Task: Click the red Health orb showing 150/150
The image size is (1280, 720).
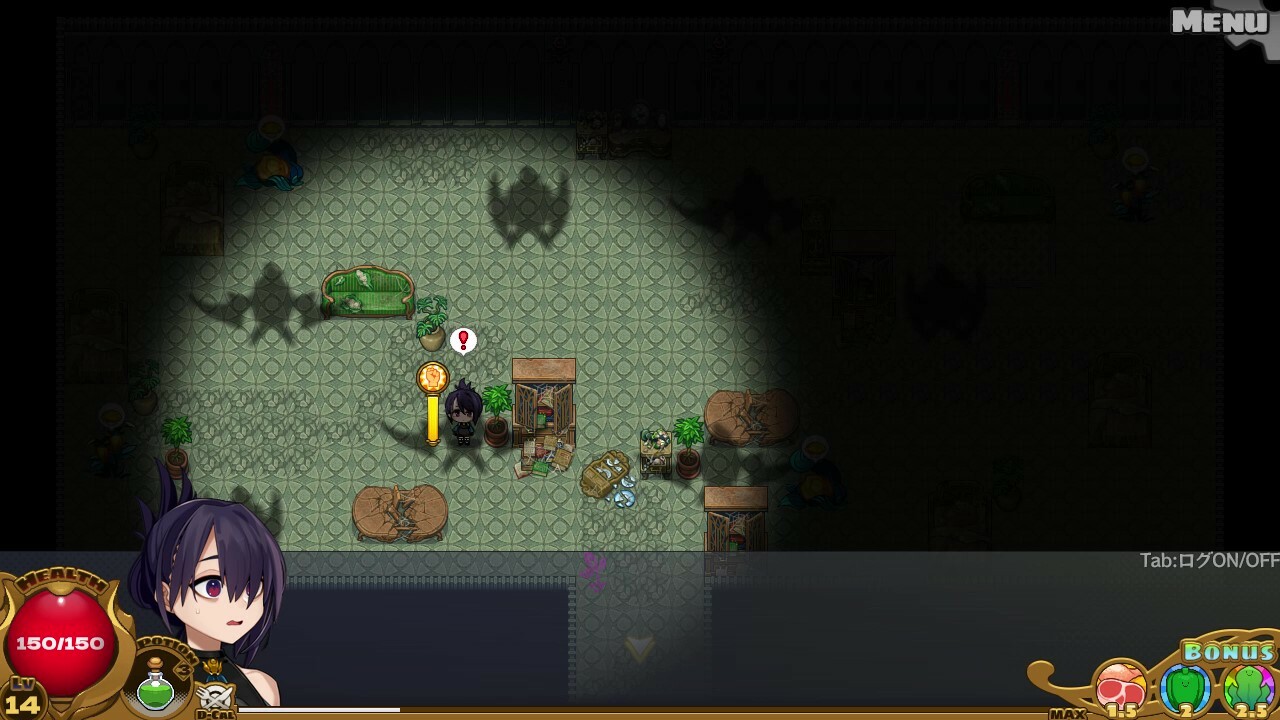Action: click(60, 638)
